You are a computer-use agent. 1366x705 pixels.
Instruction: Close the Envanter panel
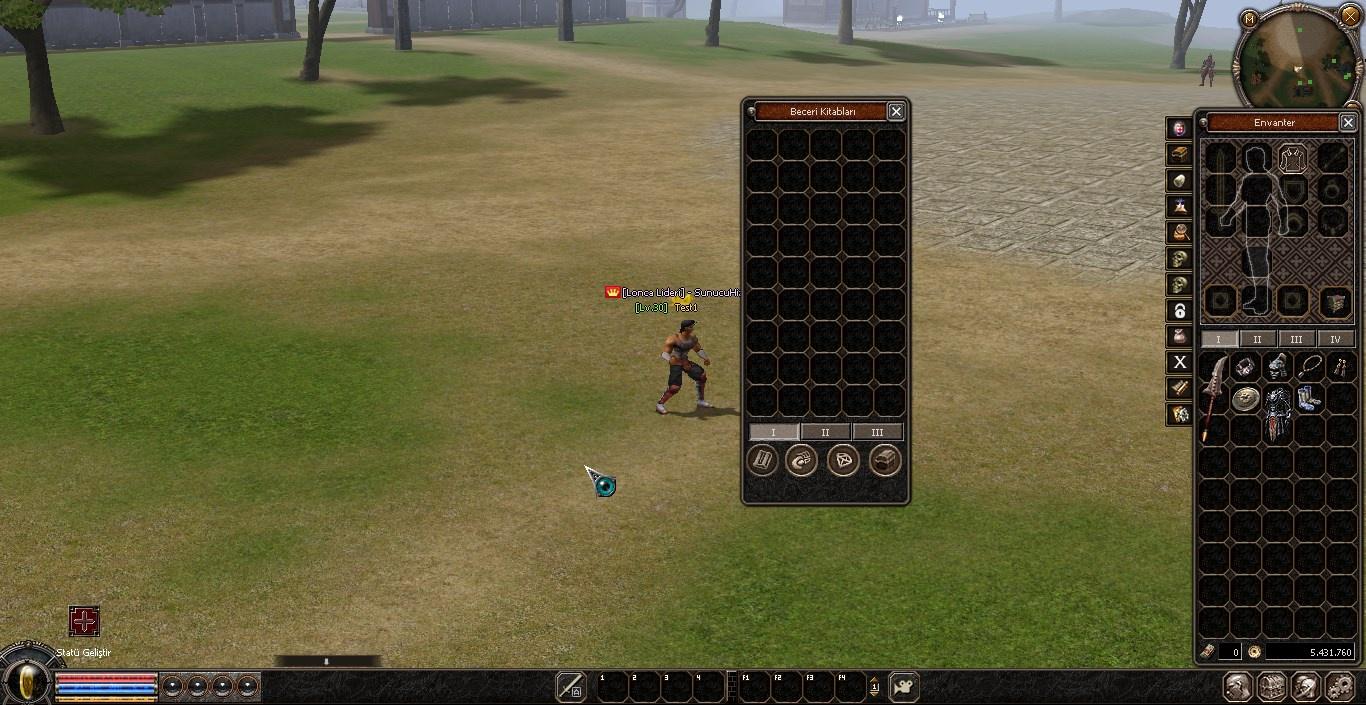[1348, 122]
